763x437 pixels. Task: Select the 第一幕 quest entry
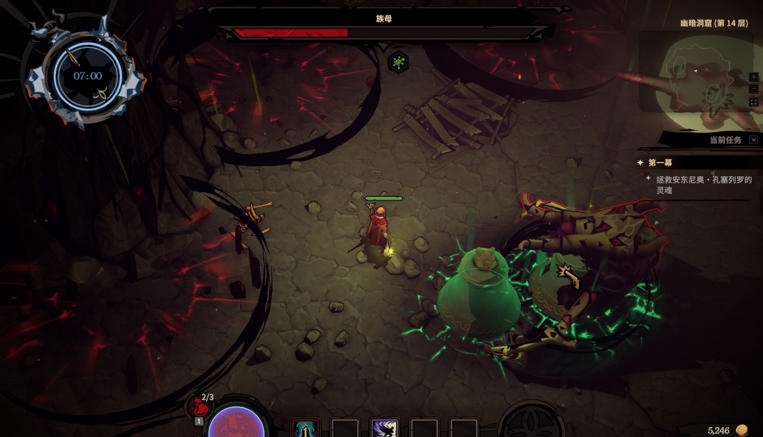tap(659, 163)
